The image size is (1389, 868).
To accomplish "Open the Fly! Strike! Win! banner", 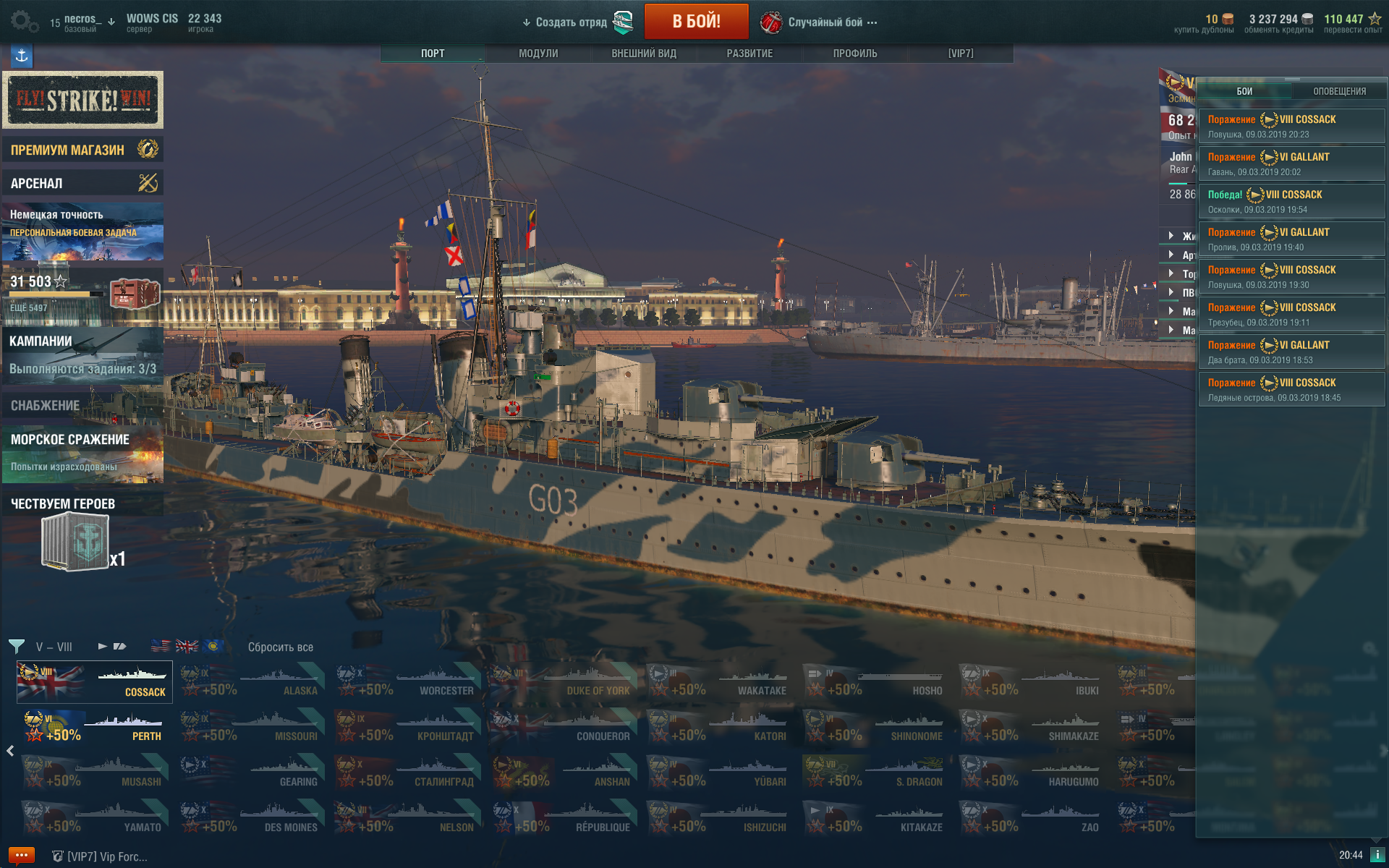I will pyautogui.click(x=82, y=100).
